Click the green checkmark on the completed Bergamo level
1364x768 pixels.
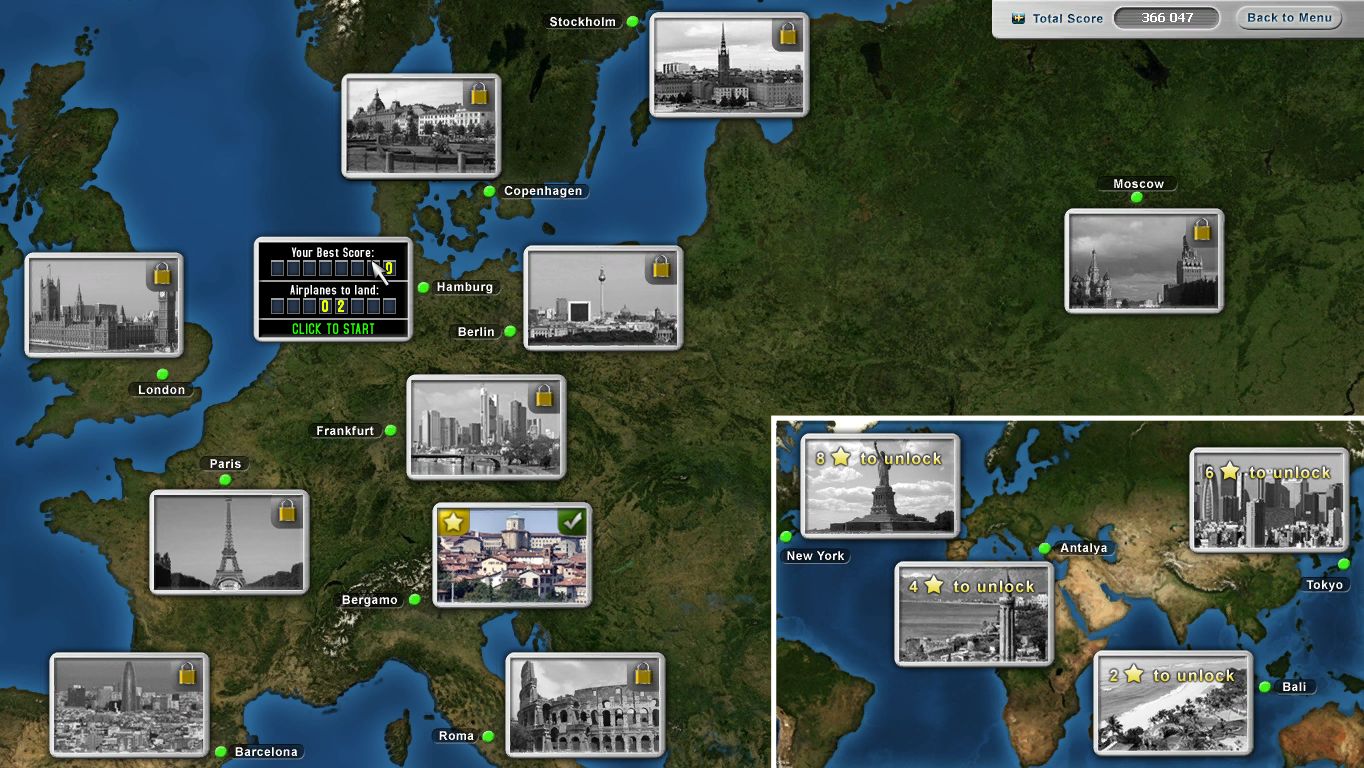pyautogui.click(x=574, y=521)
